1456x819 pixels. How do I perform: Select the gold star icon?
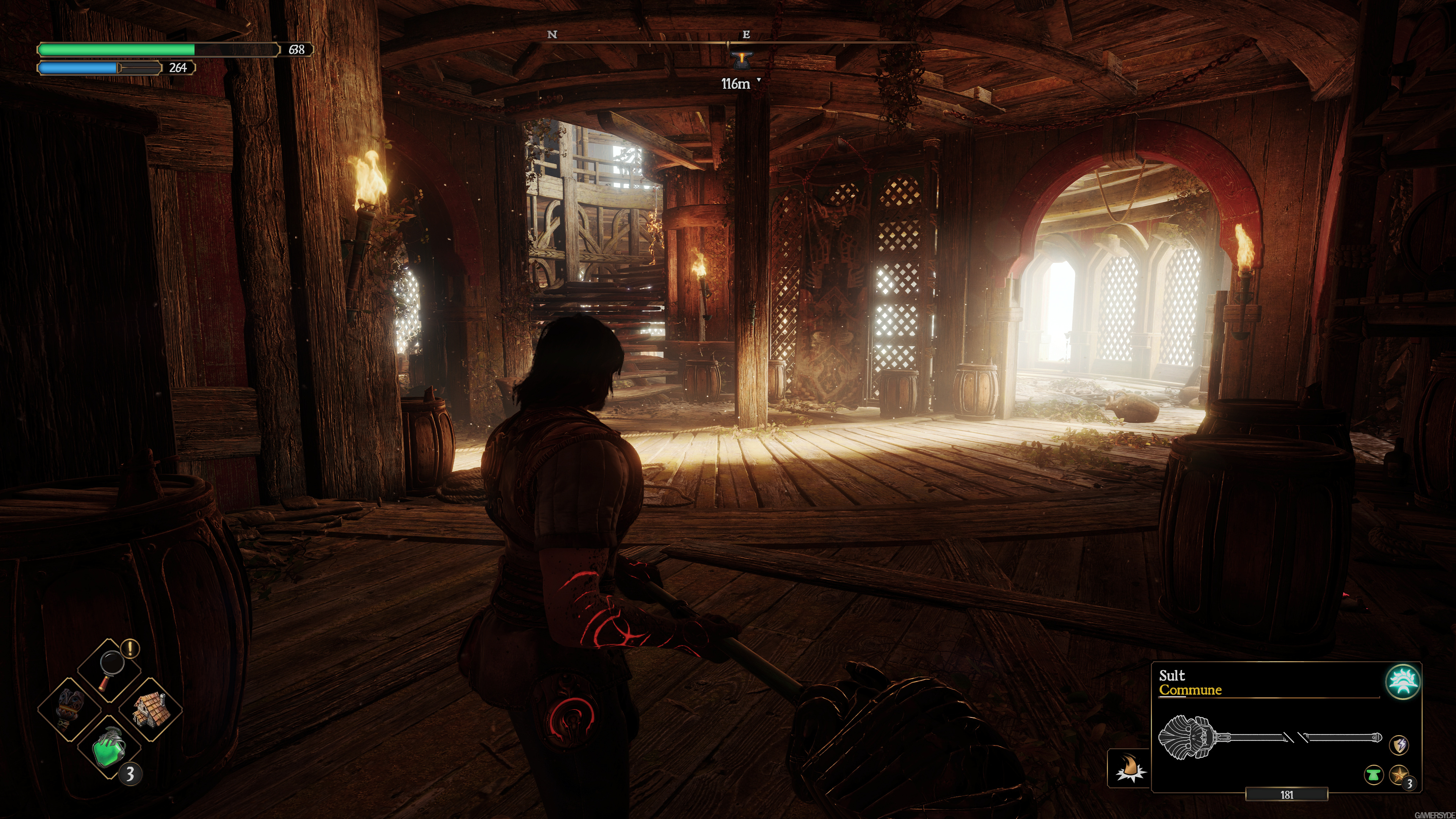(x=1398, y=774)
